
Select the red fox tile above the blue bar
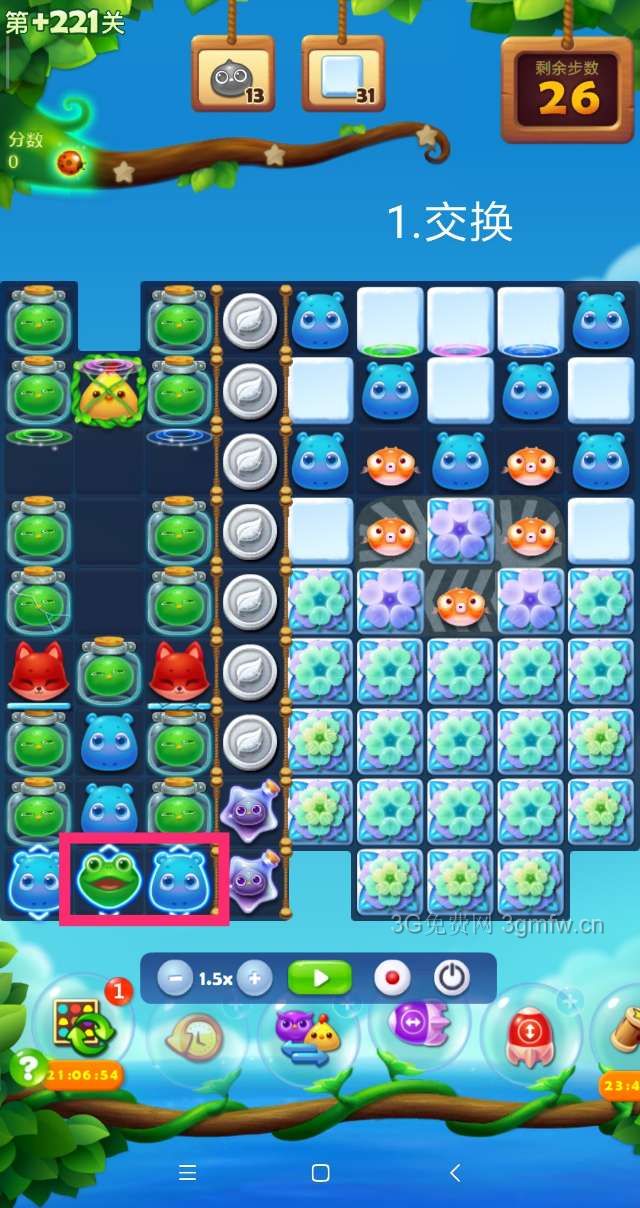(x=38, y=670)
